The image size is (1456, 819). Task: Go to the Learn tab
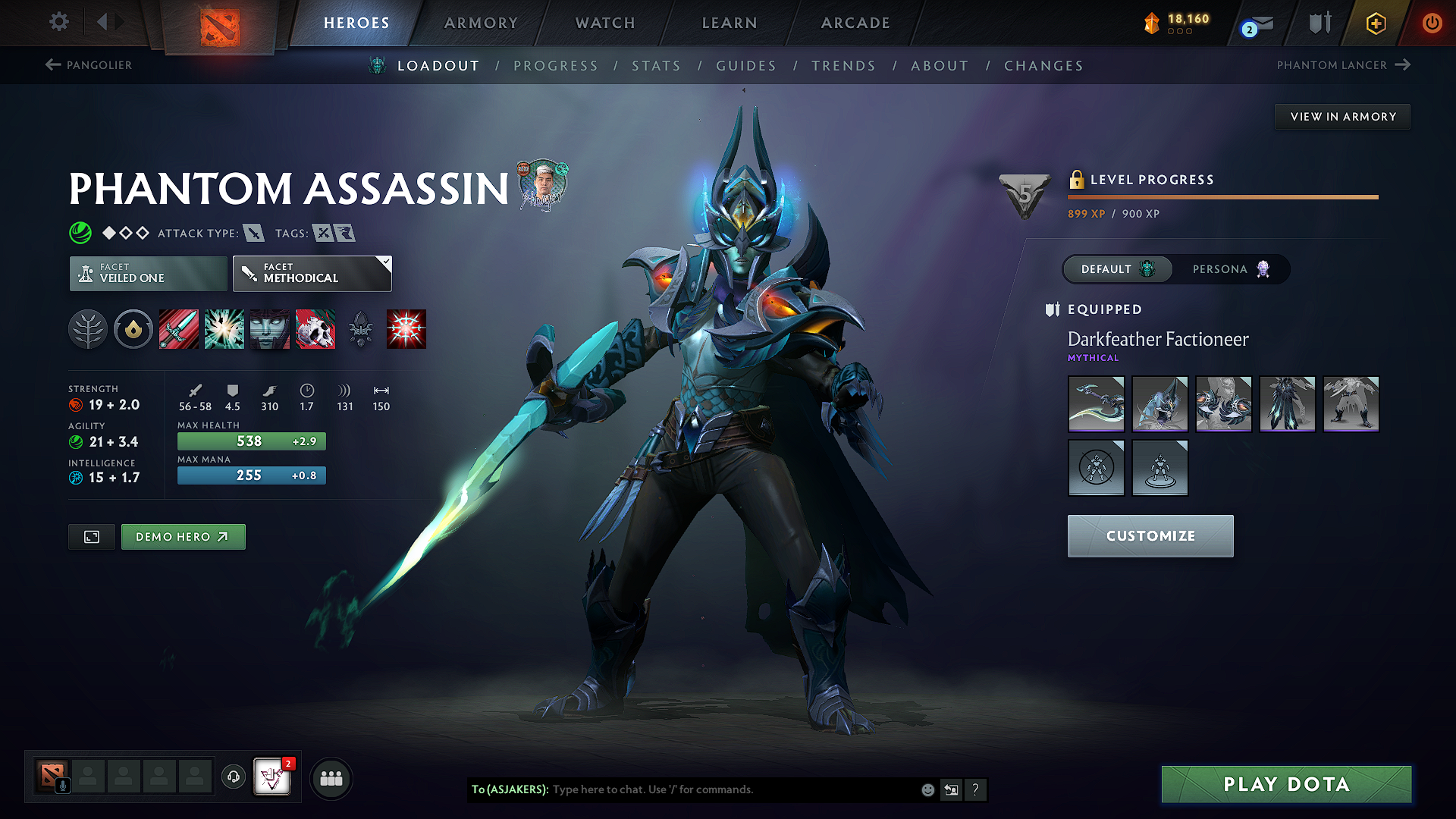pyautogui.click(x=730, y=23)
